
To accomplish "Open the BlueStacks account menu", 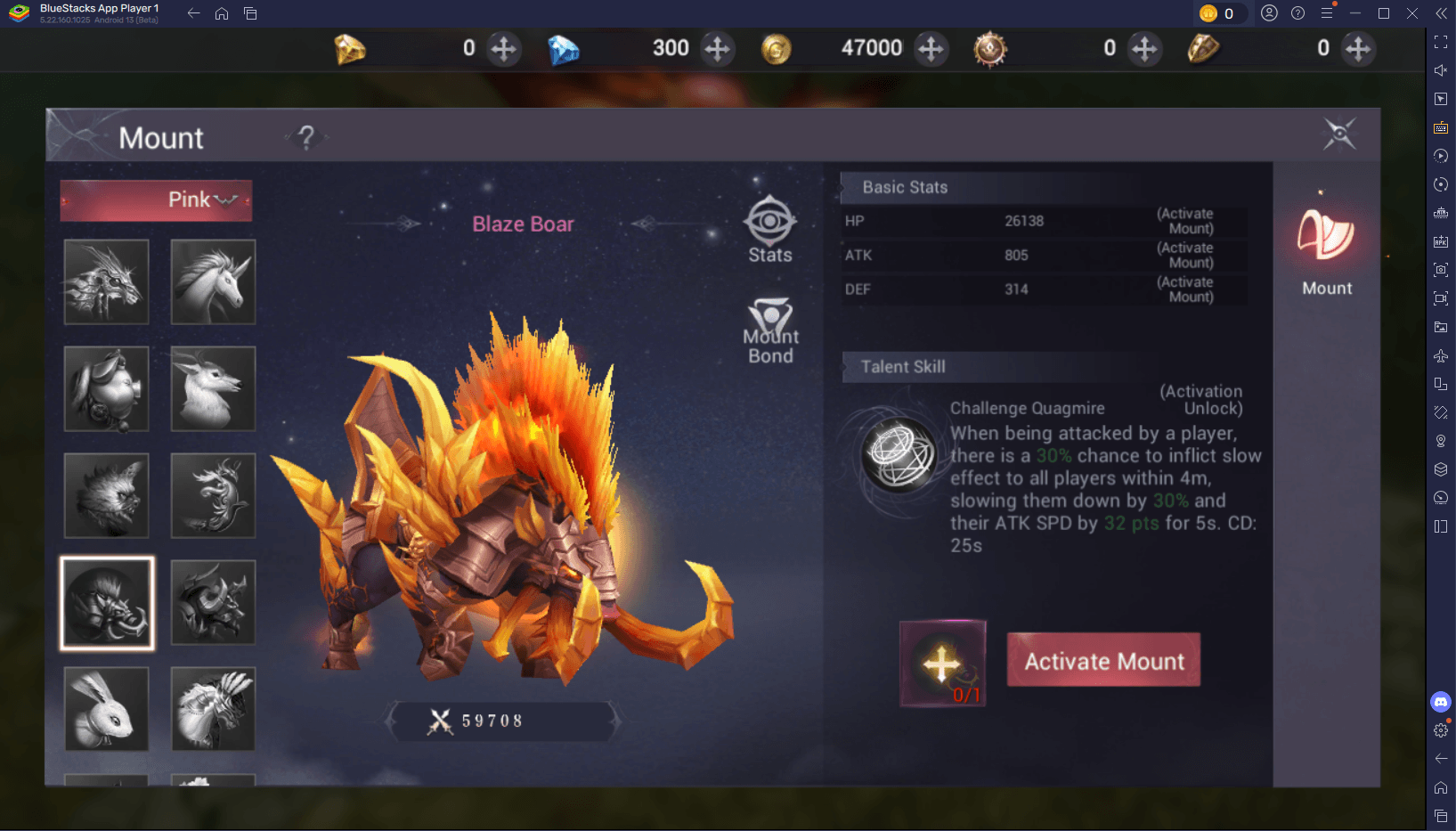I will coord(1270,13).
